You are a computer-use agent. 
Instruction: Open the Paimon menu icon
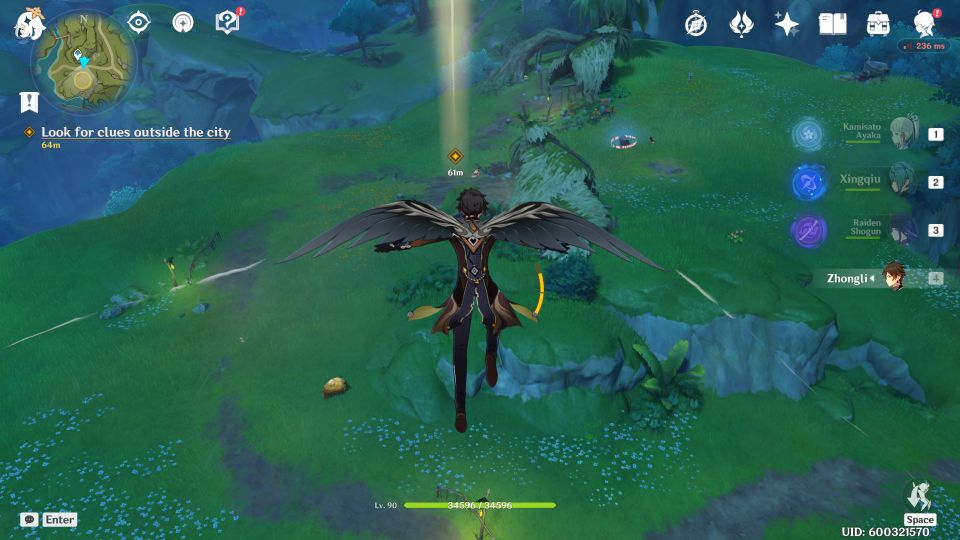pyautogui.click(x=26, y=22)
